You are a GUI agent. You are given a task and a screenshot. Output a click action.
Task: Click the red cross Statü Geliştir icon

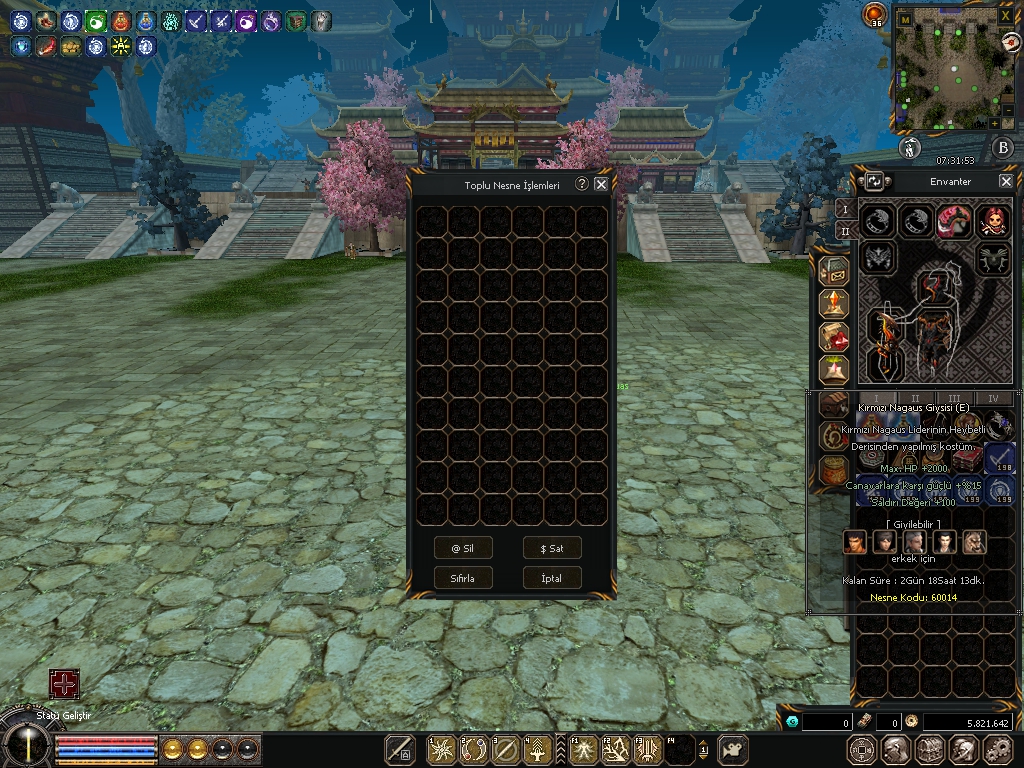point(65,684)
